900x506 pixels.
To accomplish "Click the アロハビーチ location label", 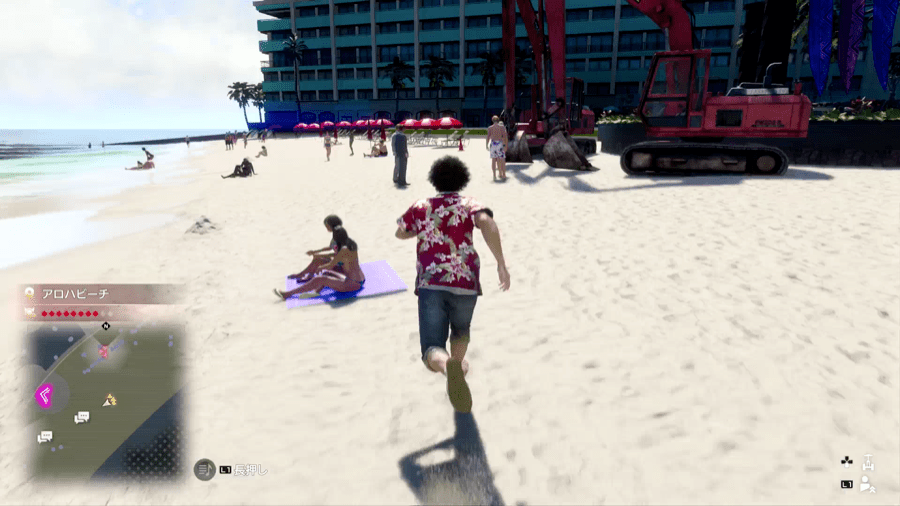I will point(75,294).
